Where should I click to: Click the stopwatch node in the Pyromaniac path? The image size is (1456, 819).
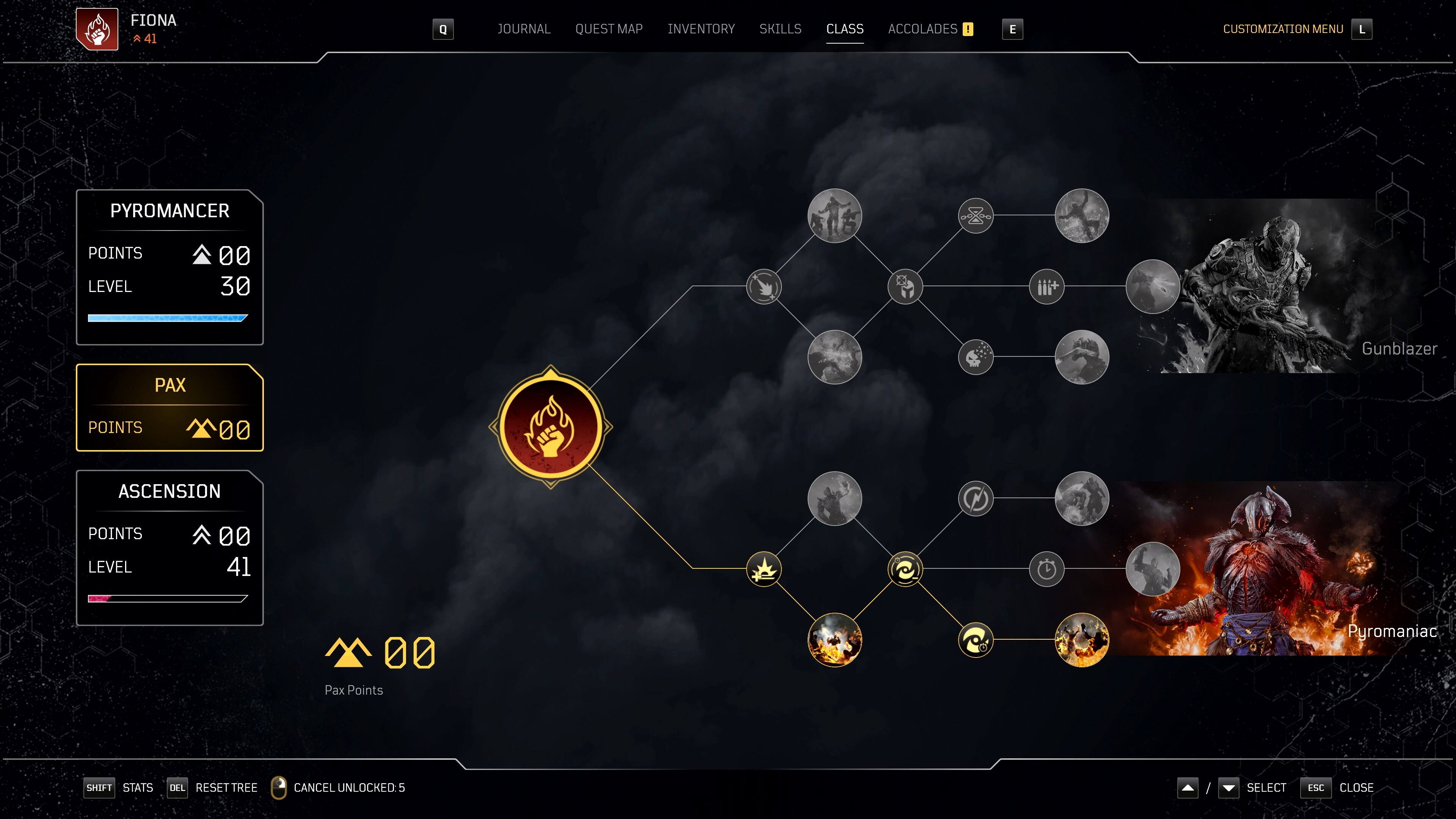[1048, 569]
